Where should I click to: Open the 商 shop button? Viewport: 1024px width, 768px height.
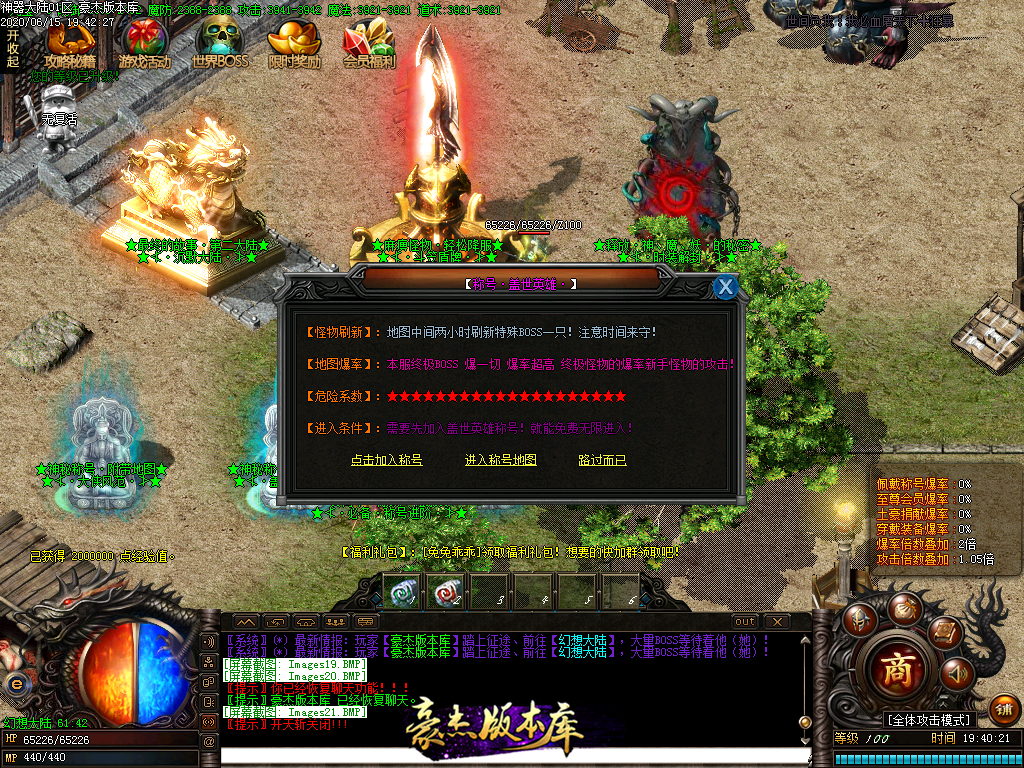pyautogui.click(x=896, y=671)
